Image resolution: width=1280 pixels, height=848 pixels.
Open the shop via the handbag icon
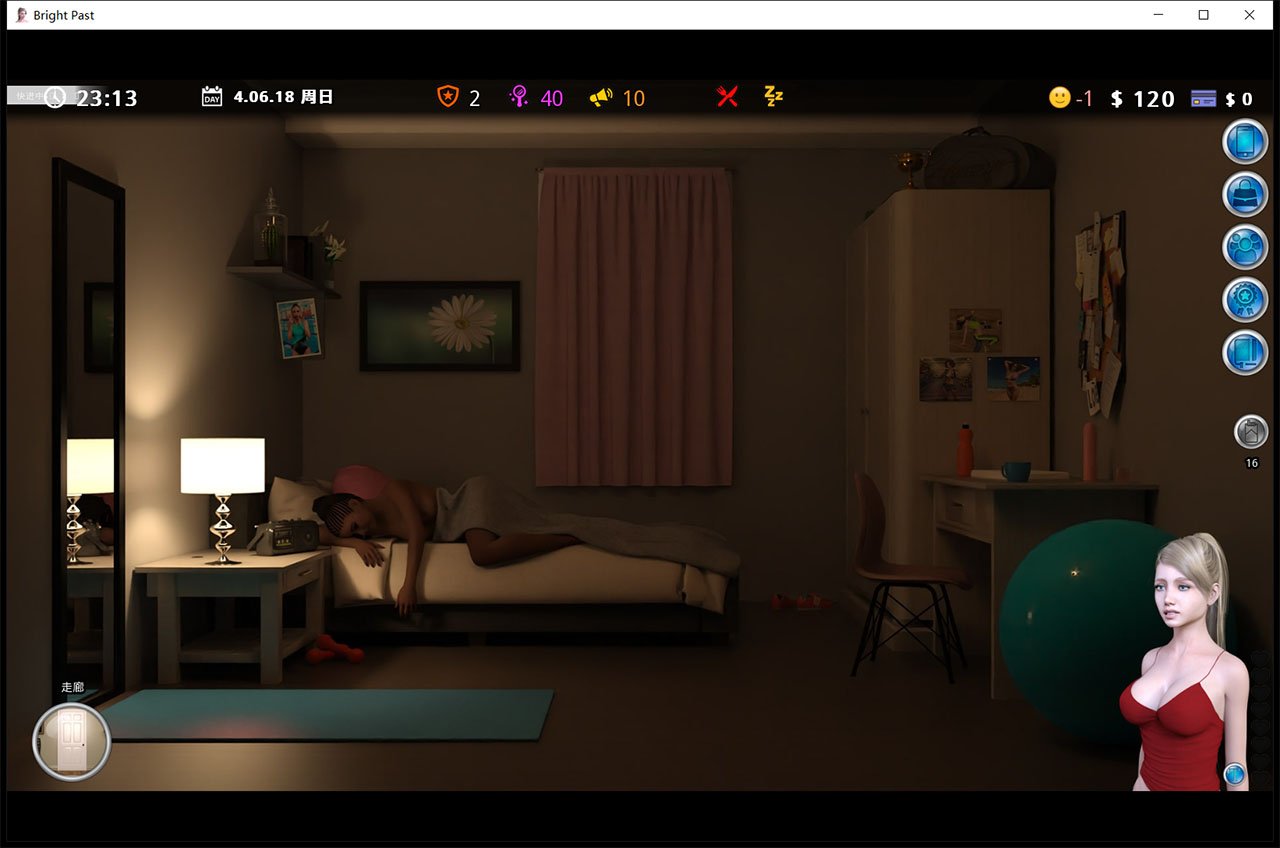point(1245,194)
